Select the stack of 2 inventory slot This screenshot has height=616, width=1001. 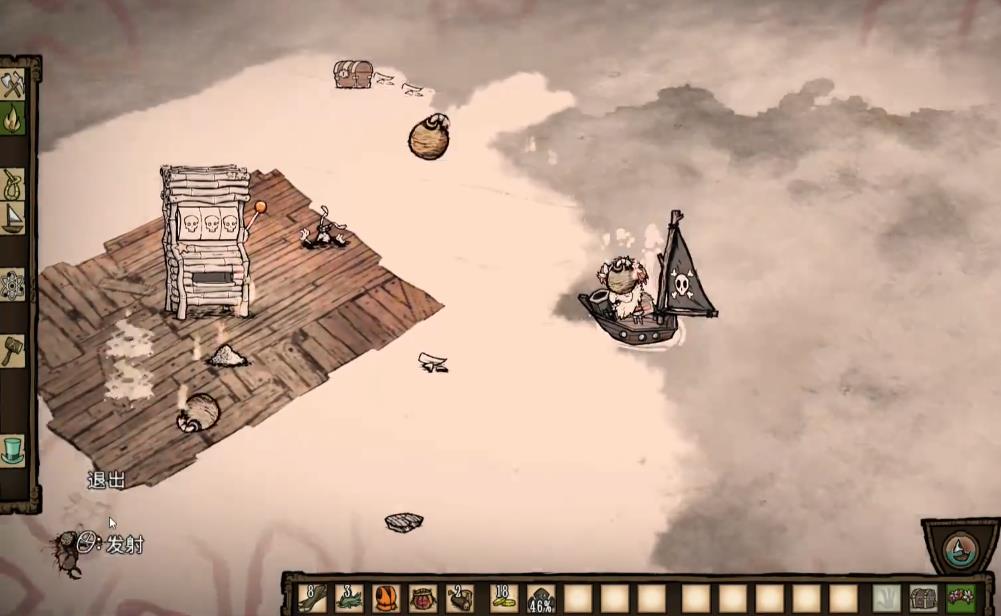(460, 598)
